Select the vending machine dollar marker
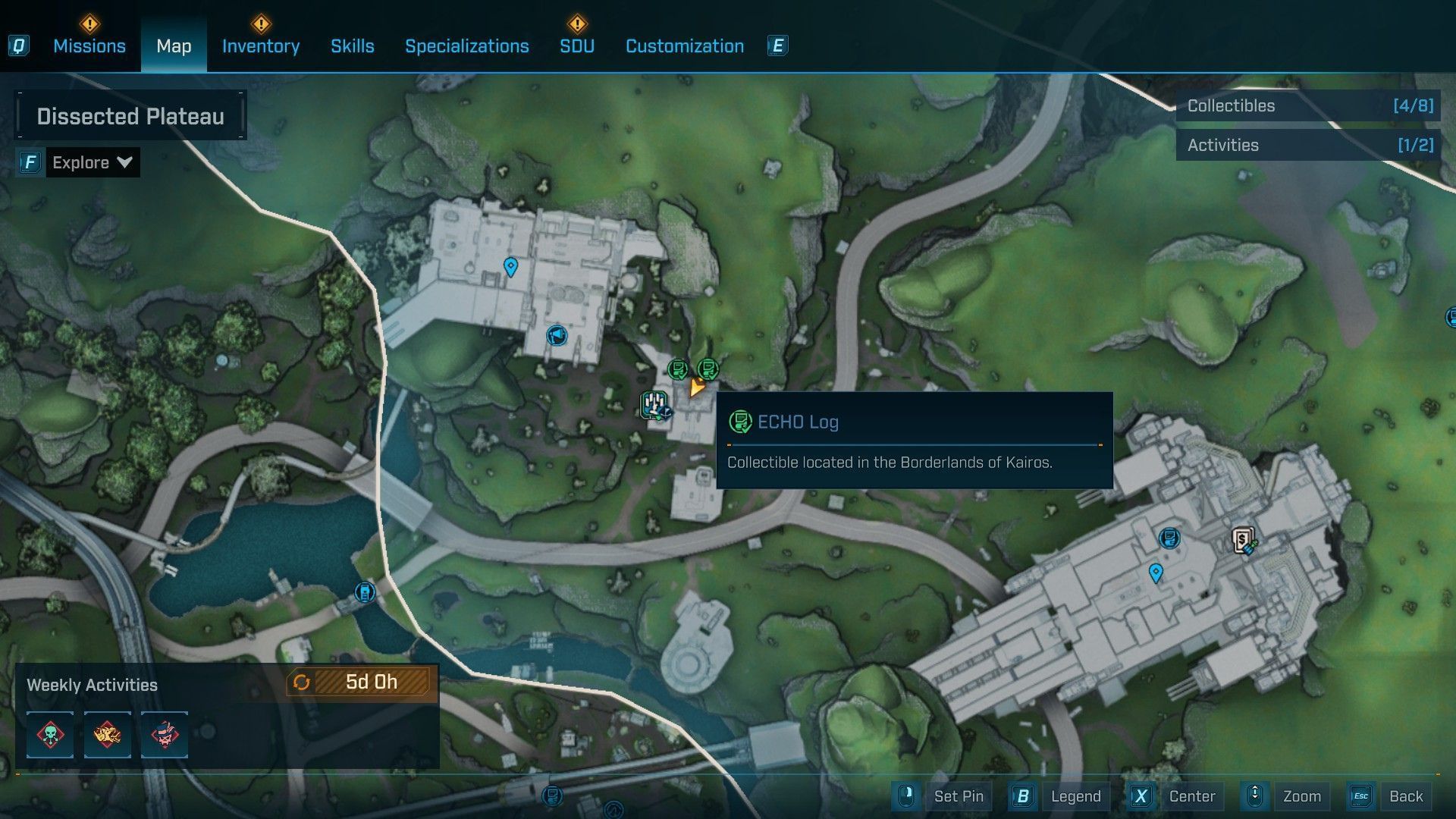Image resolution: width=1456 pixels, height=819 pixels. pyautogui.click(x=1243, y=541)
